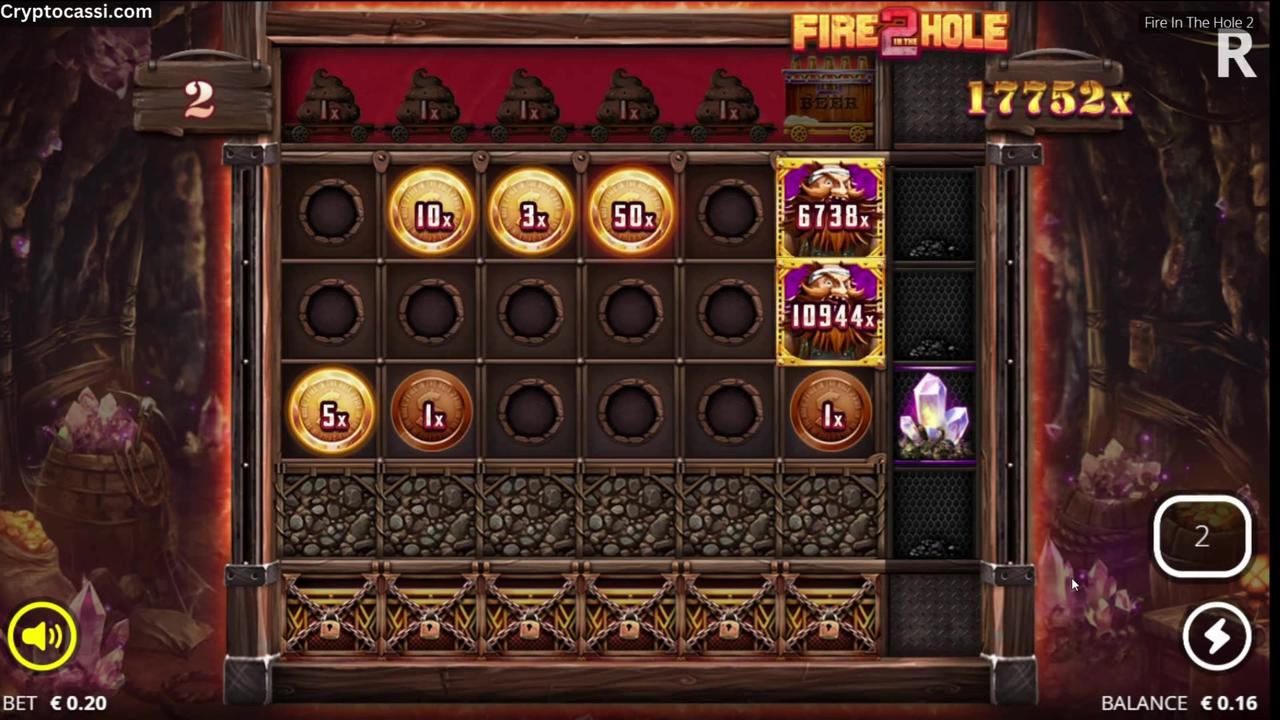Mute the game sound via speaker icon

coord(42,637)
